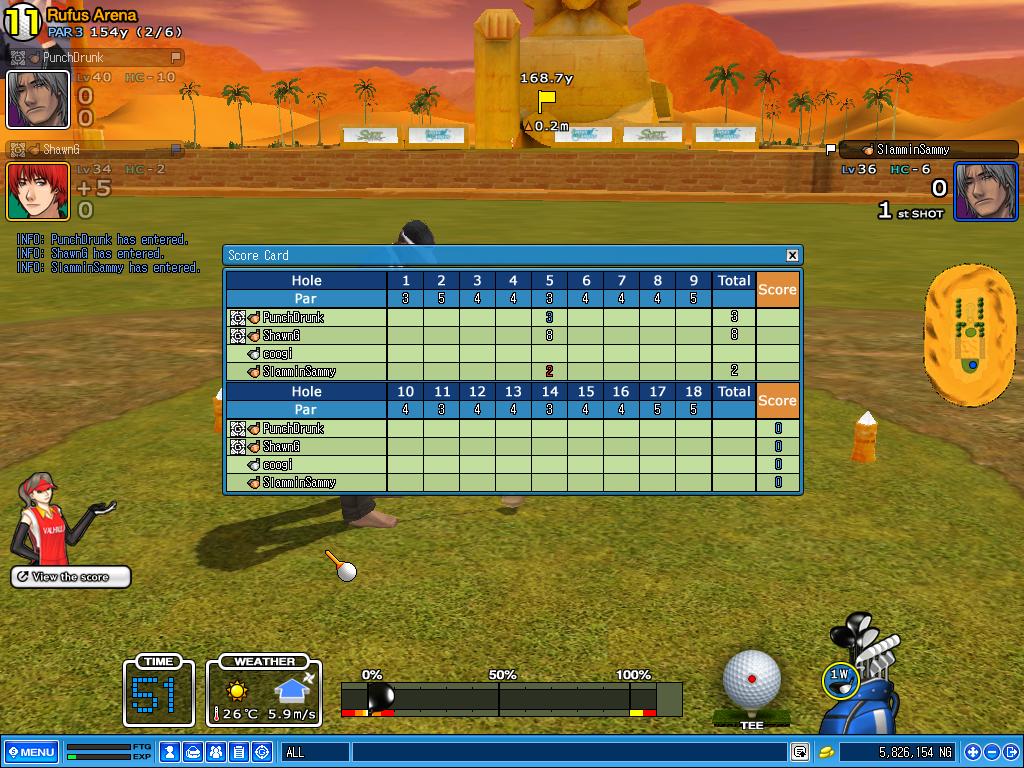Open the clipboard list icon
The height and width of the screenshot is (768, 1024).
[239, 752]
